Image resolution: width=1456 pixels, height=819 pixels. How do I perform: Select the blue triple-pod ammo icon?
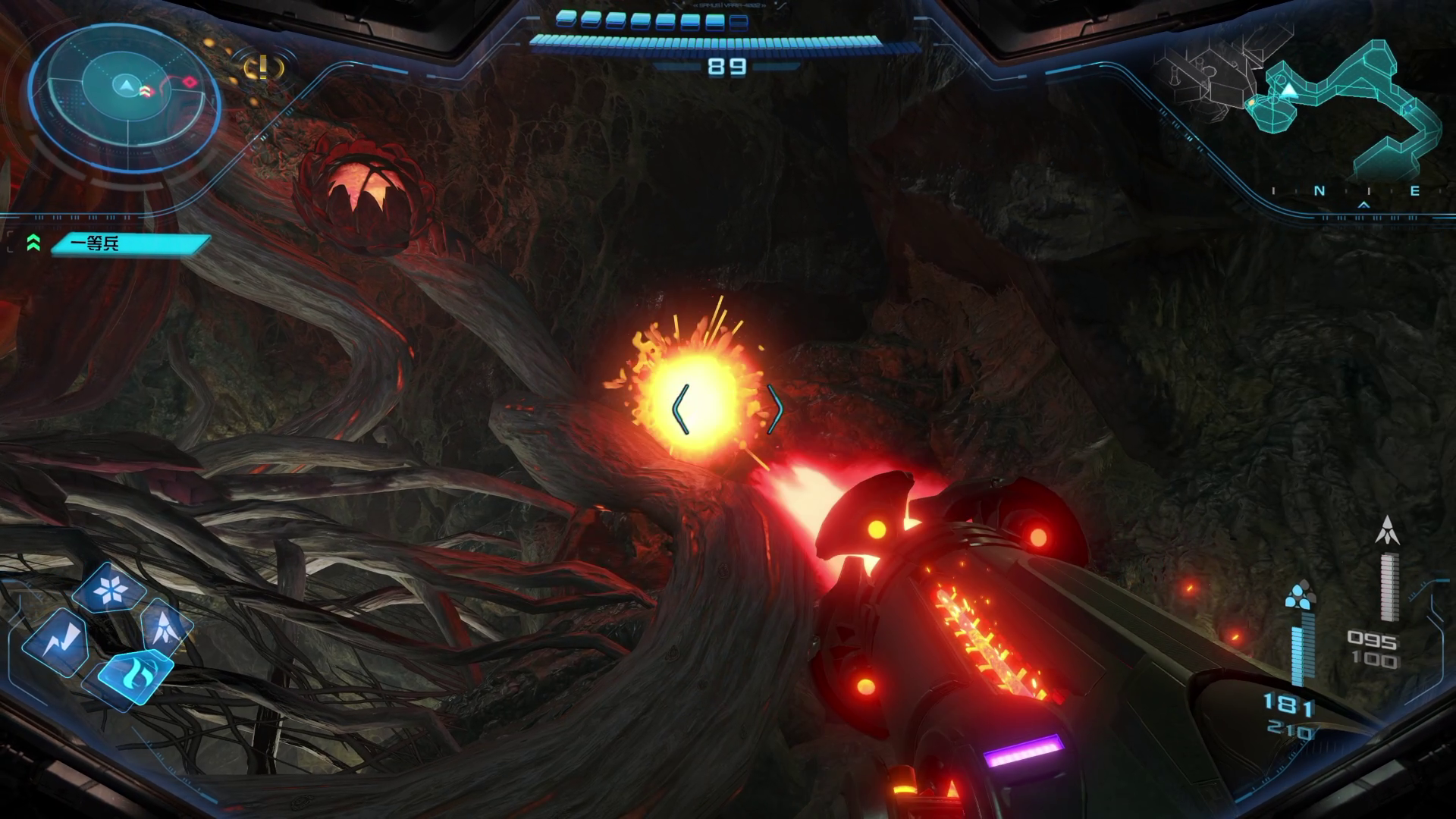pyautogui.click(x=1301, y=595)
